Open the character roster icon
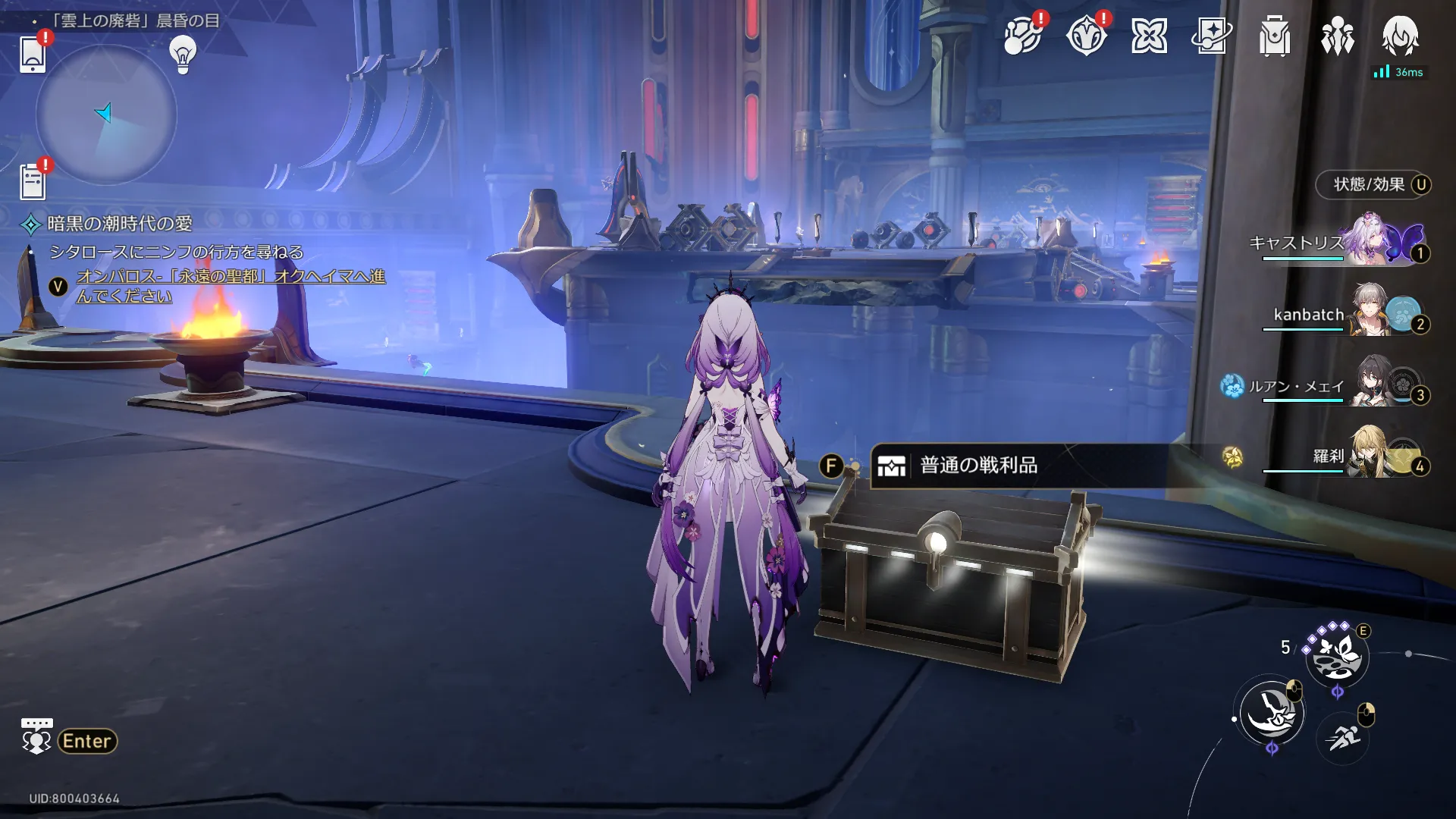1456x819 pixels. click(x=1337, y=36)
